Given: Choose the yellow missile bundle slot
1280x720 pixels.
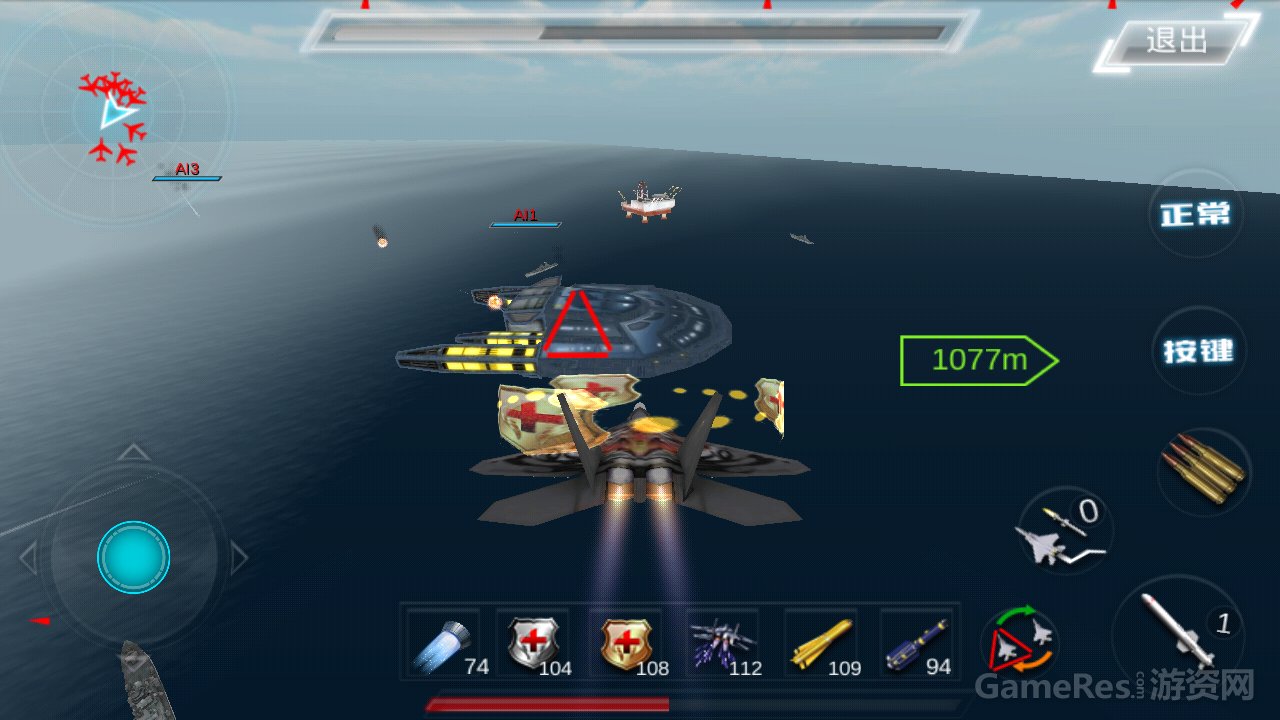Looking at the screenshot, I should [820, 643].
